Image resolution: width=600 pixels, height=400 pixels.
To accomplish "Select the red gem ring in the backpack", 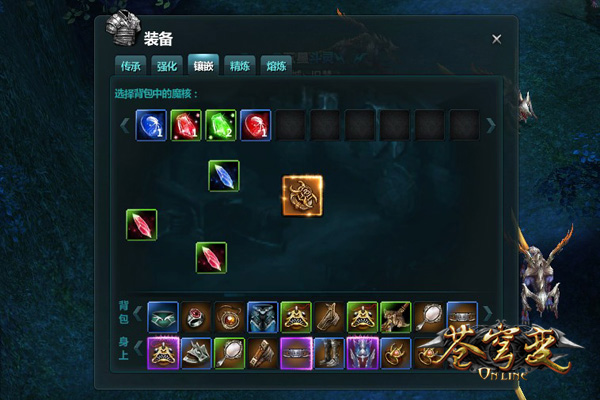I will click(x=196, y=317).
